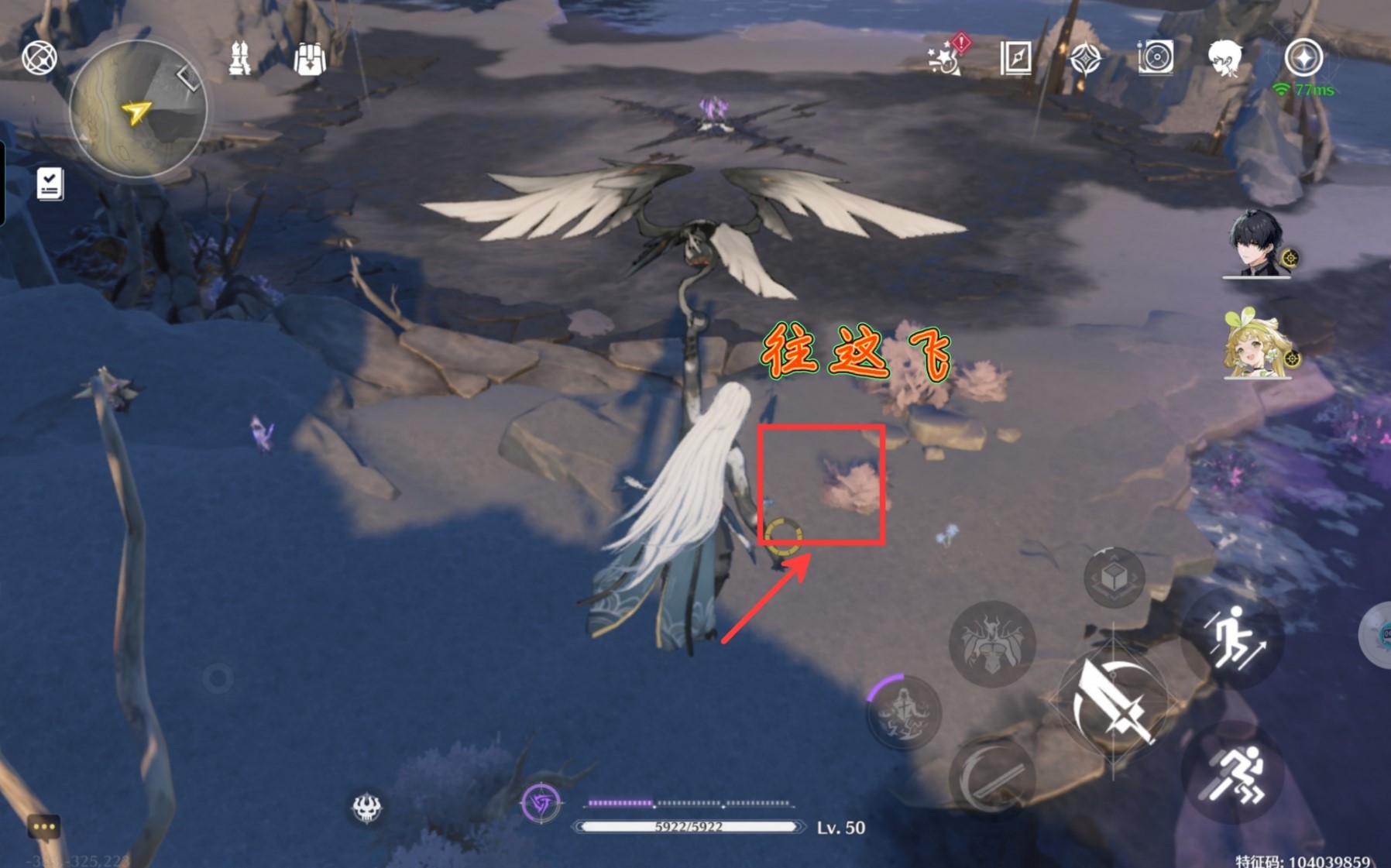
Task: Tap the skull icon near the health bar
Action: click(366, 808)
